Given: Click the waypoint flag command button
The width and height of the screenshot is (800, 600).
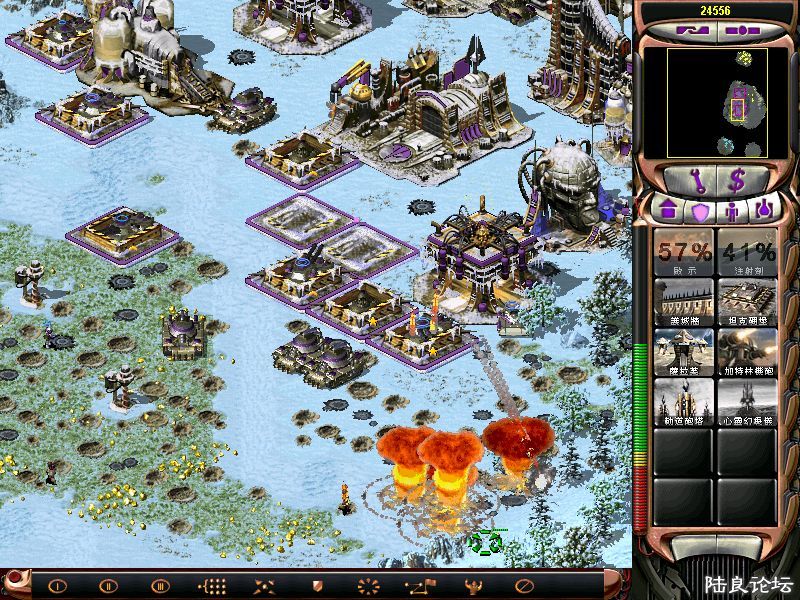Looking at the screenshot, I should pyautogui.click(x=420, y=585).
